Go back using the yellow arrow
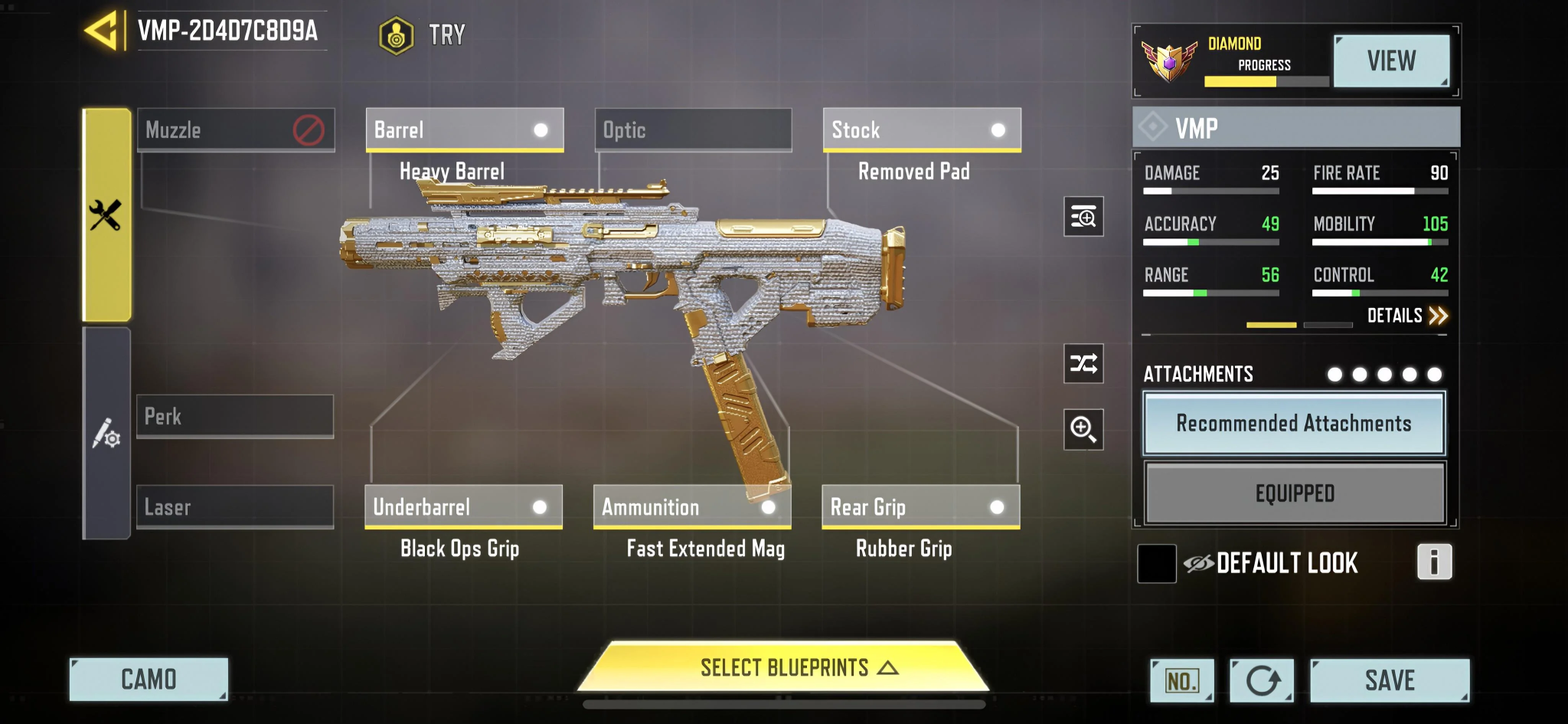This screenshot has height=724, width=1568. 102,31
